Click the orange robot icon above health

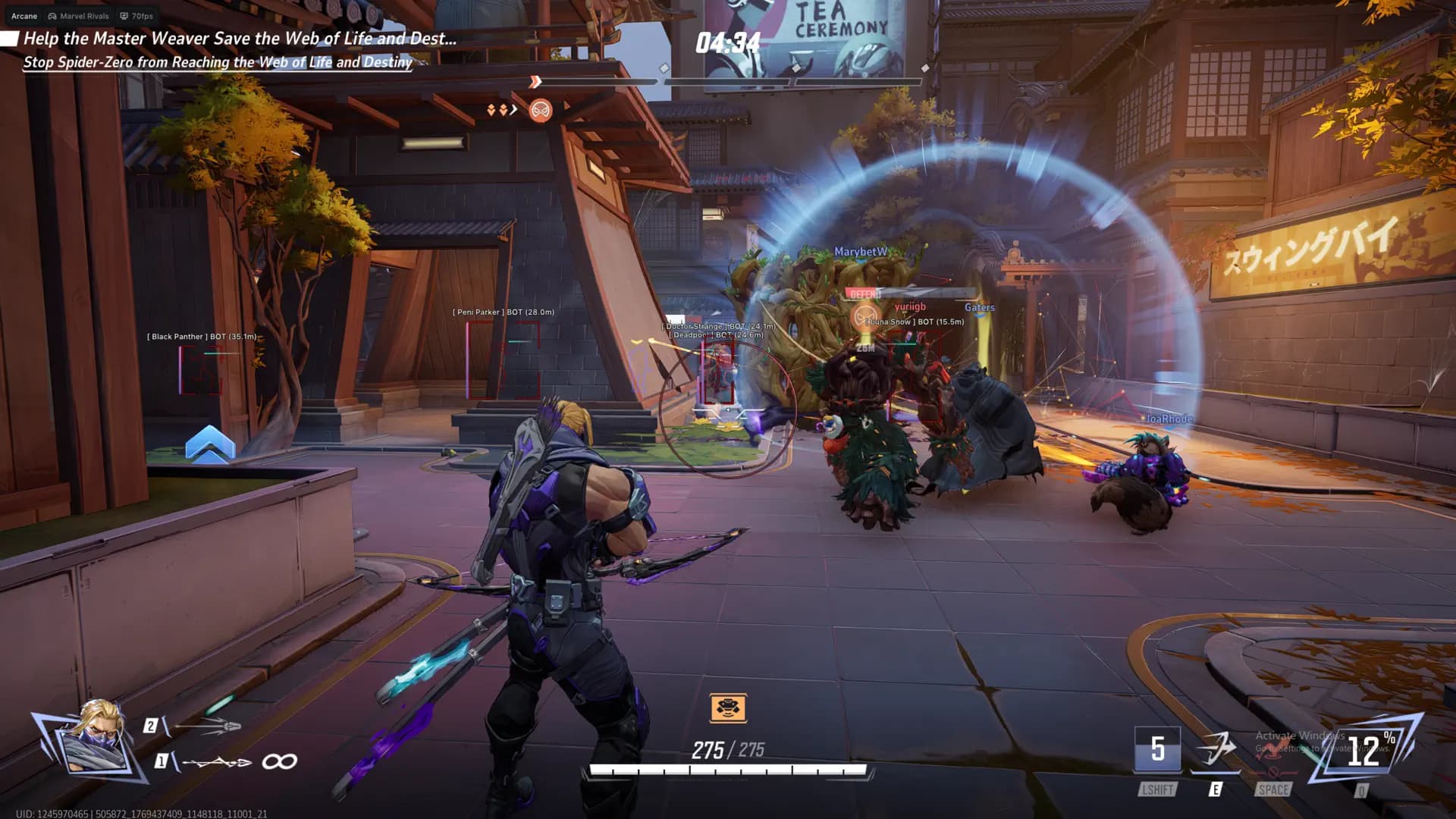[x=728, y=708]
